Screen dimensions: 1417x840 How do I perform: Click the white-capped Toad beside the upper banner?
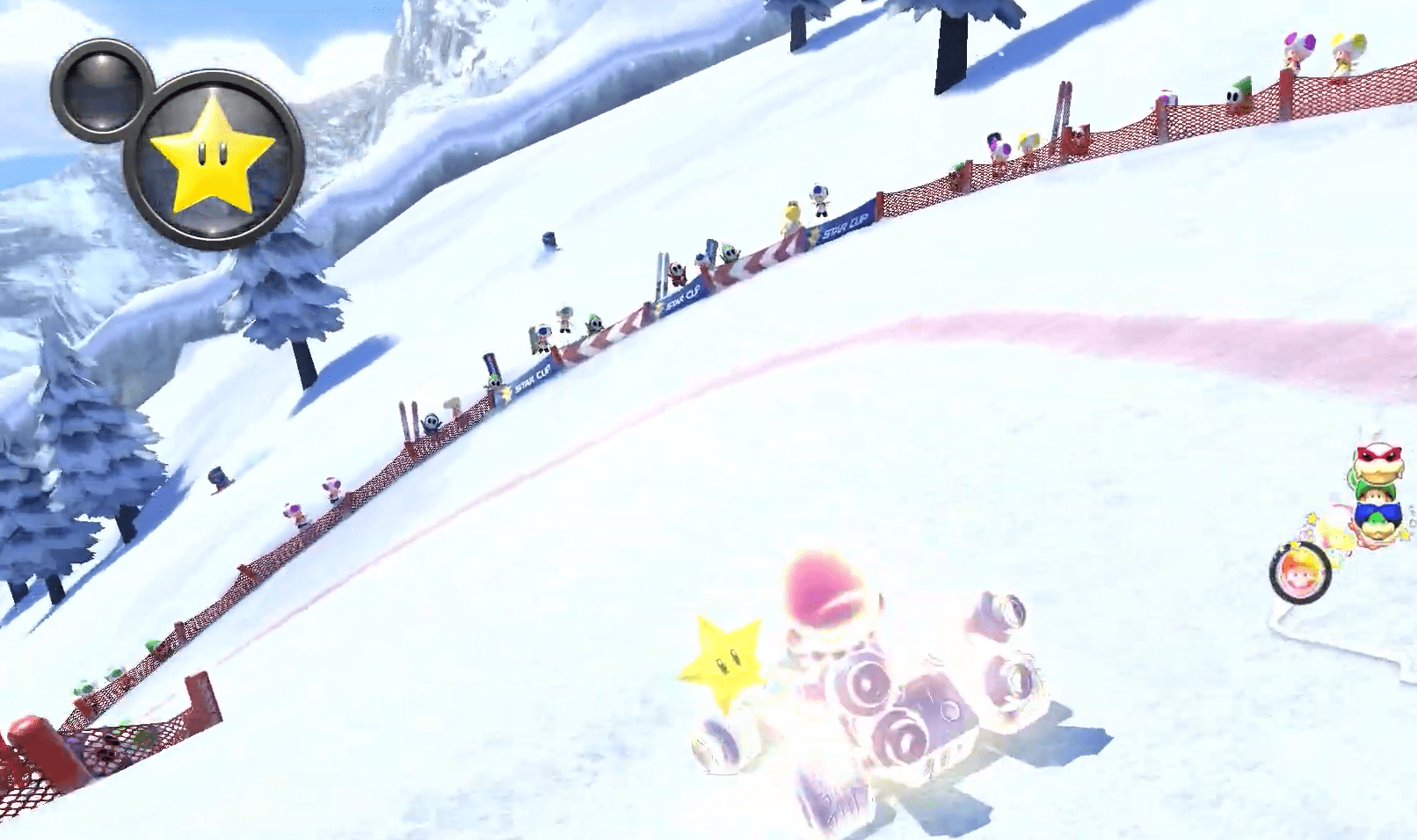[x=817, y=200]
